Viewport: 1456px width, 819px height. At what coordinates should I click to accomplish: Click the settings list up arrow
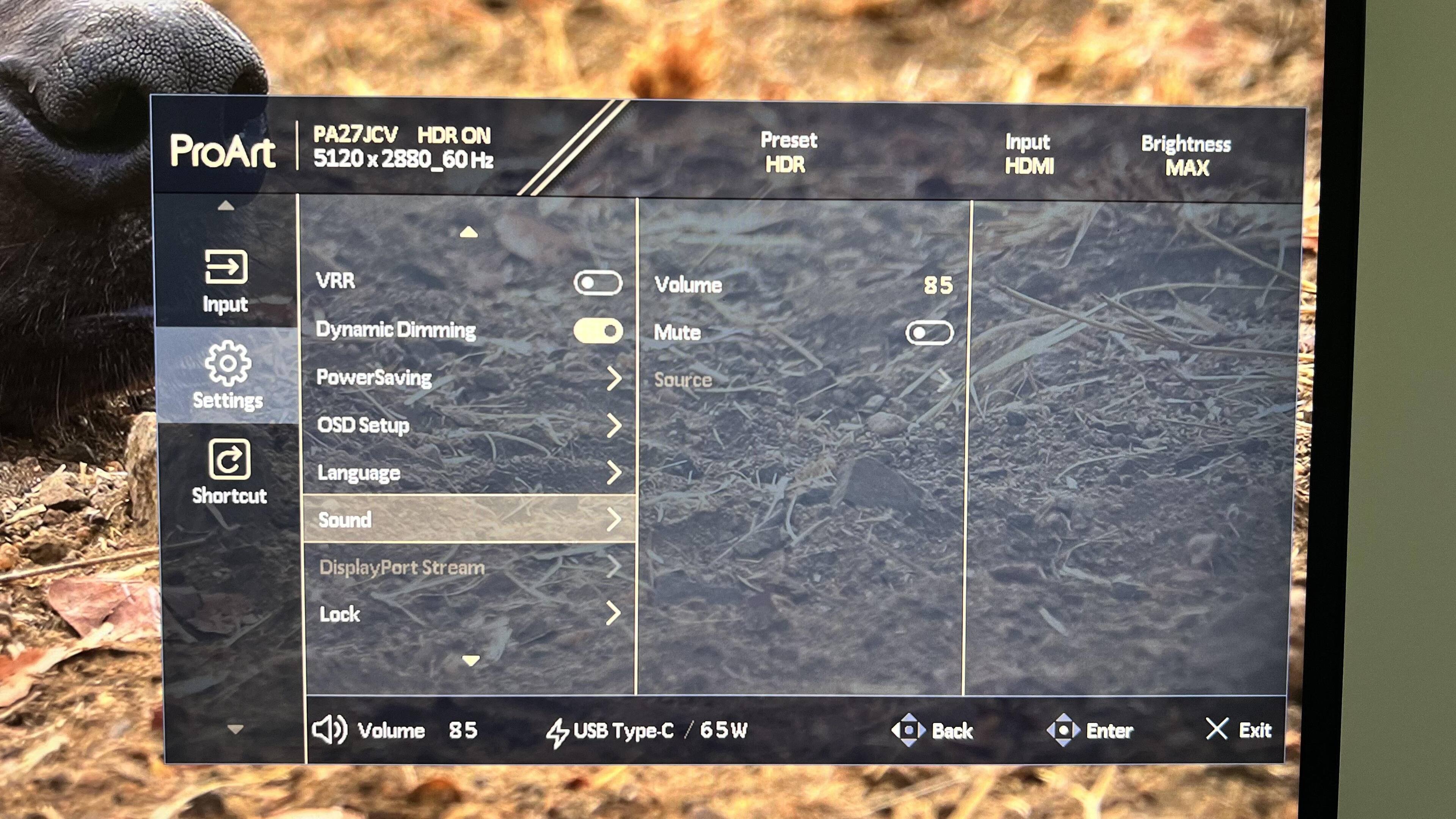(x=469, y=232)
